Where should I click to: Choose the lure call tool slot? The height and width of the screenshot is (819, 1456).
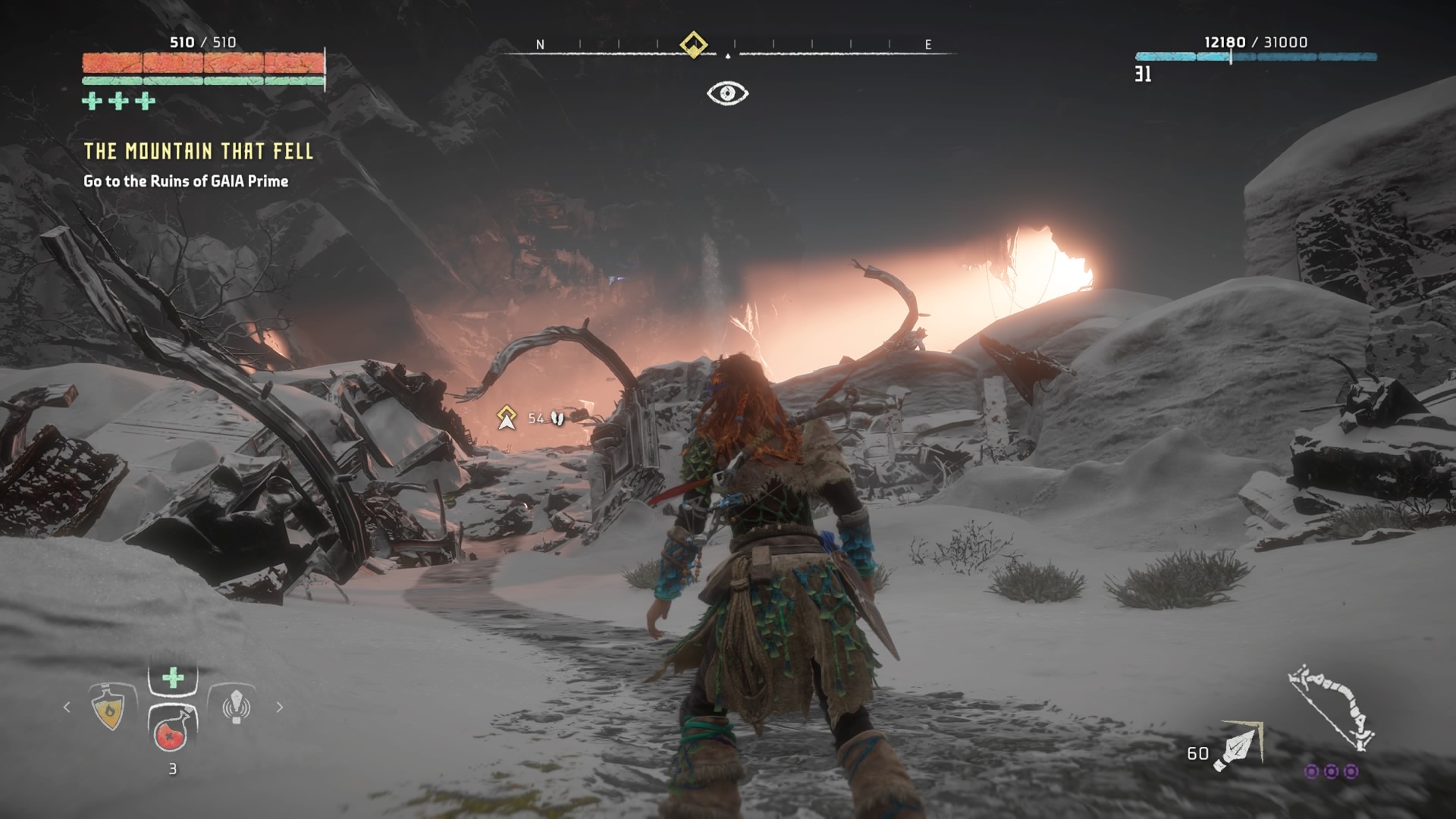click(235, 706)
